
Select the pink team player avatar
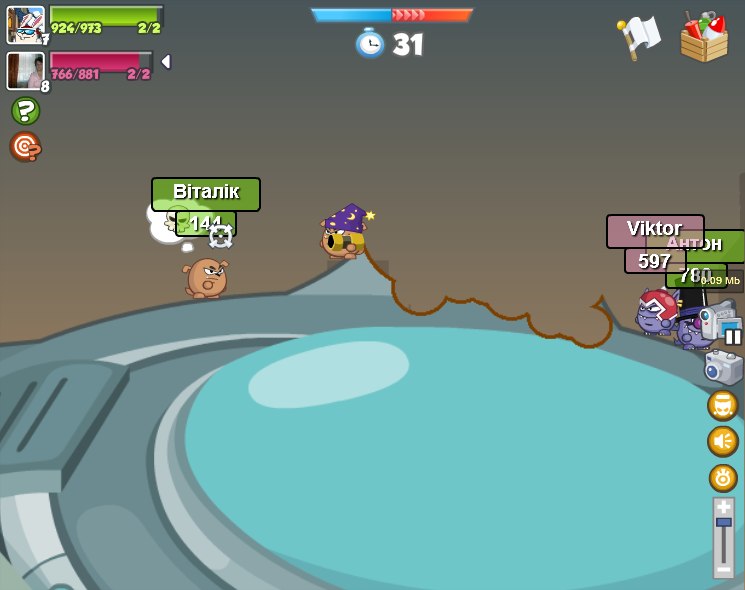point(25,70)
